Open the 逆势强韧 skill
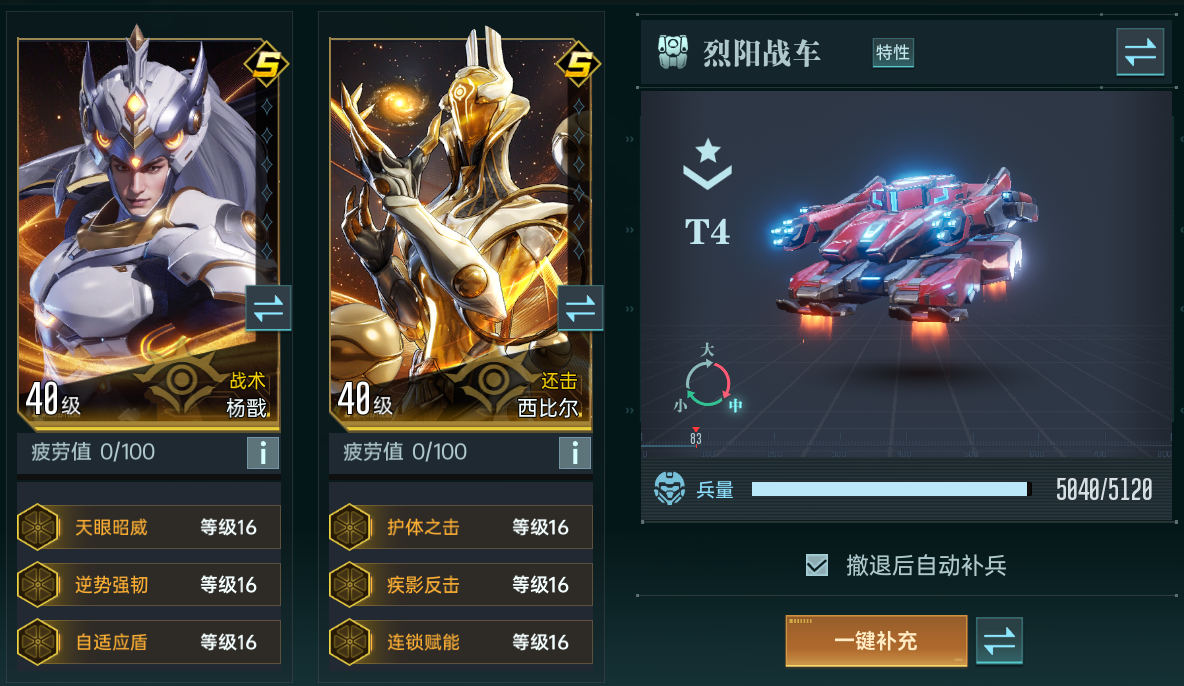The height and width of the screenshot is (686, 1184). 149,585
